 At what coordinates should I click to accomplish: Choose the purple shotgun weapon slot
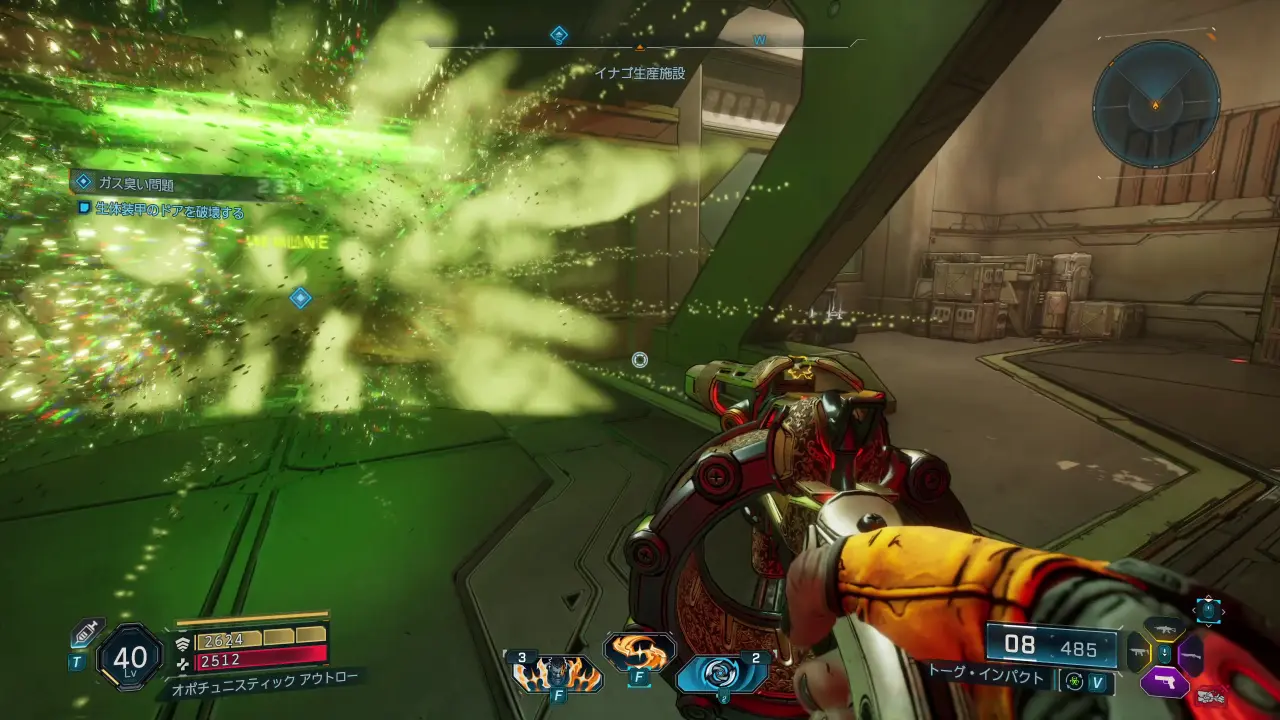coord(1190,655)
